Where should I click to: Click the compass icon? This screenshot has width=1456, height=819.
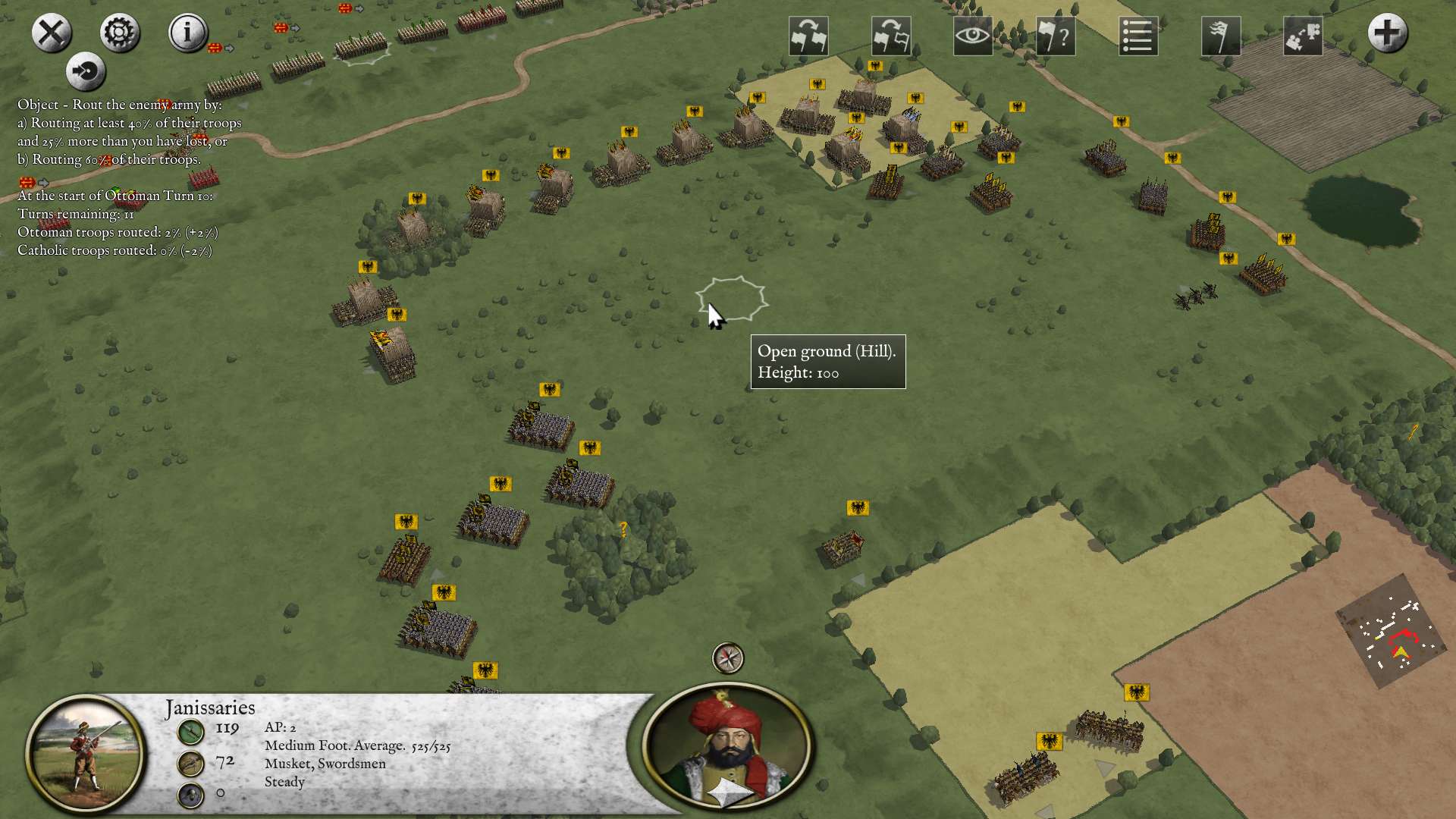[728, 658]
